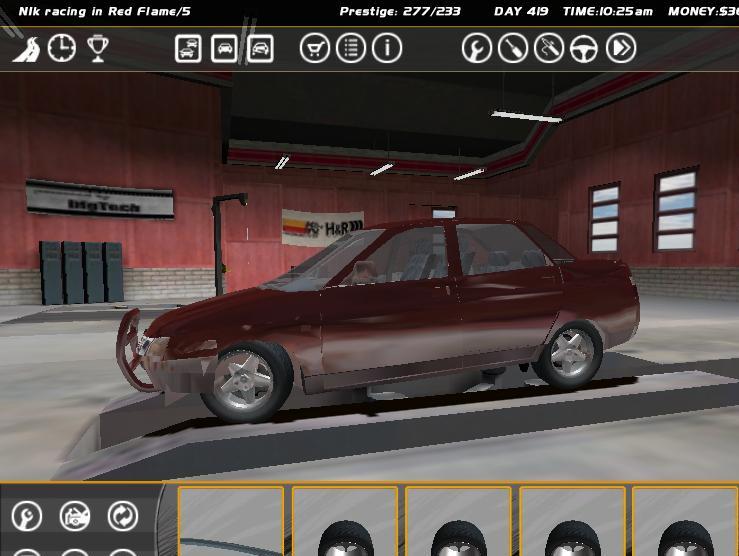Open the shopping cart parts shop
This screenshot has height=556, width=739.
coord(315,48)
